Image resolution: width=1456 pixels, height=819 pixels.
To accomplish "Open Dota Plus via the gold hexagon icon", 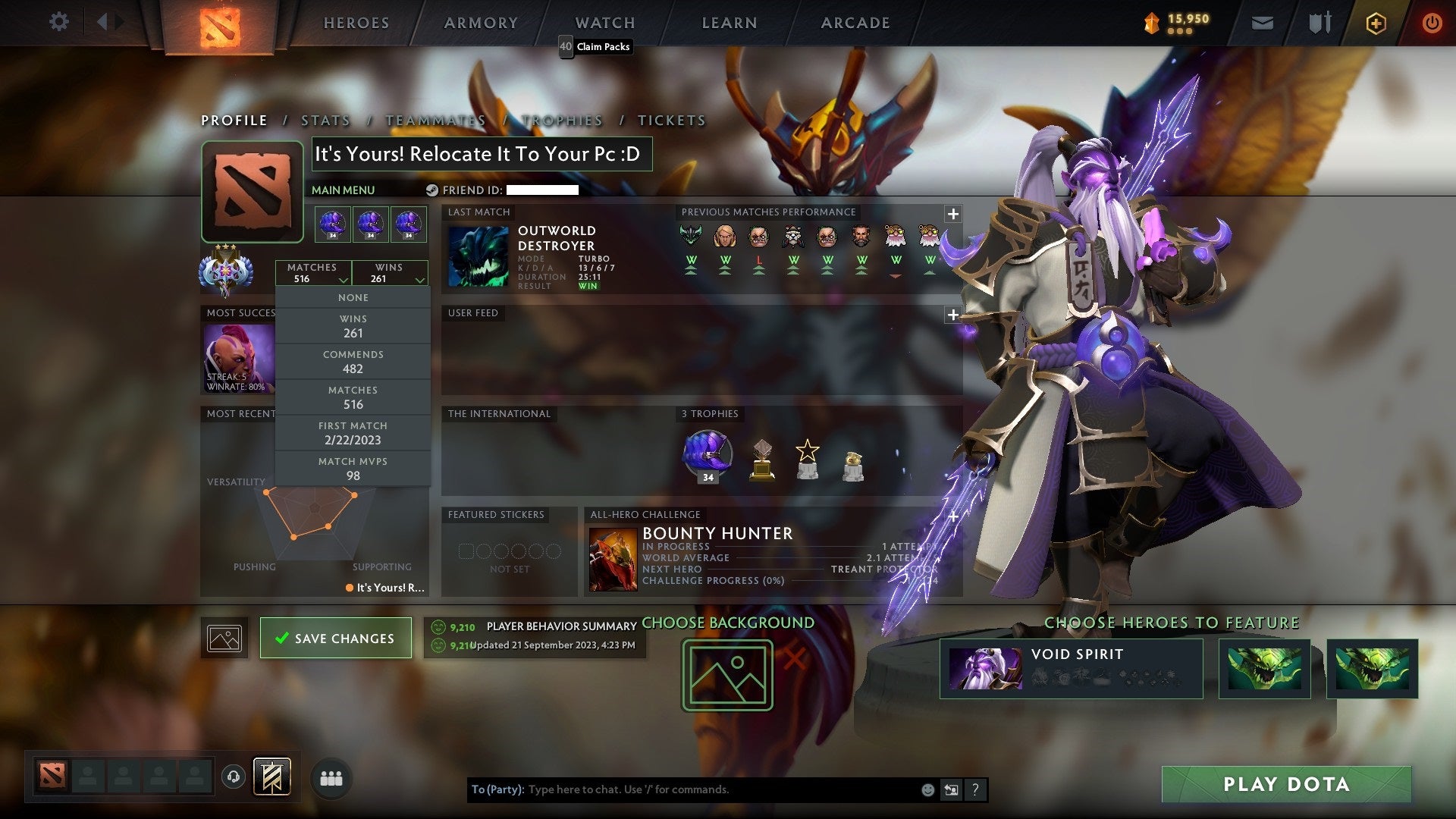I will click(x=1376, y=23).
